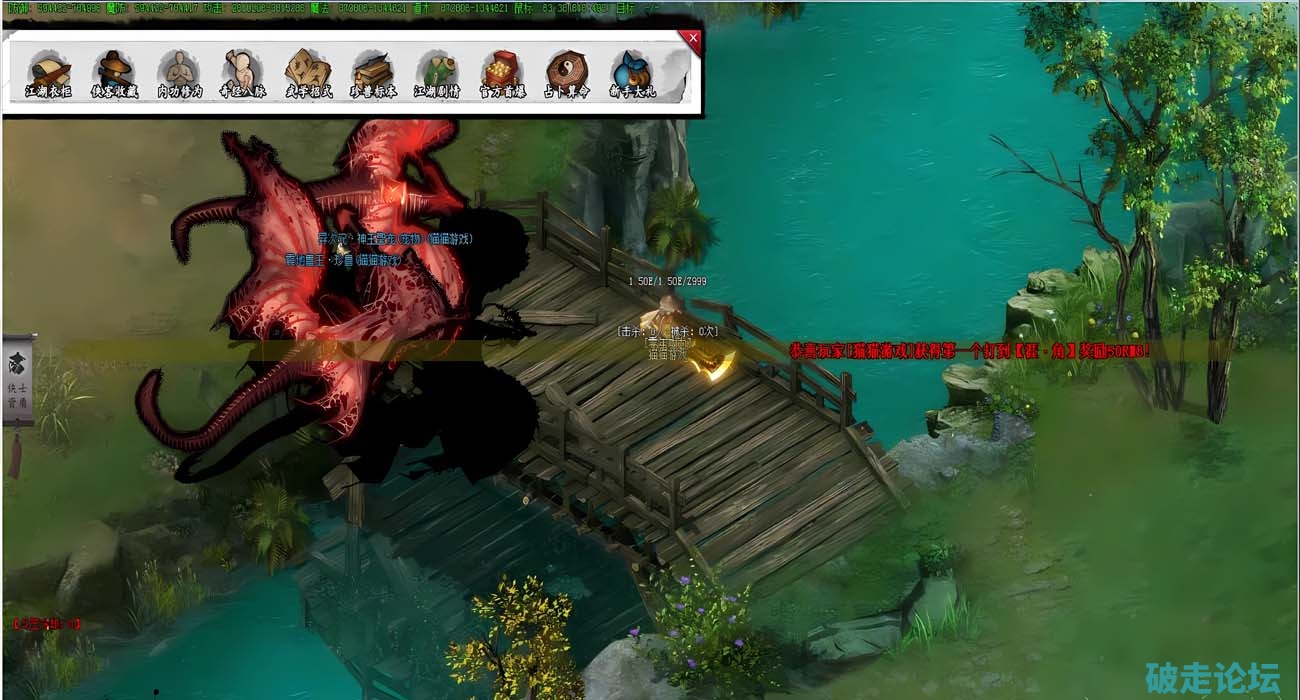The image size is (1300, 700).
Task: Select the 侠客收藏 collection icon
Action: point(114,72)
